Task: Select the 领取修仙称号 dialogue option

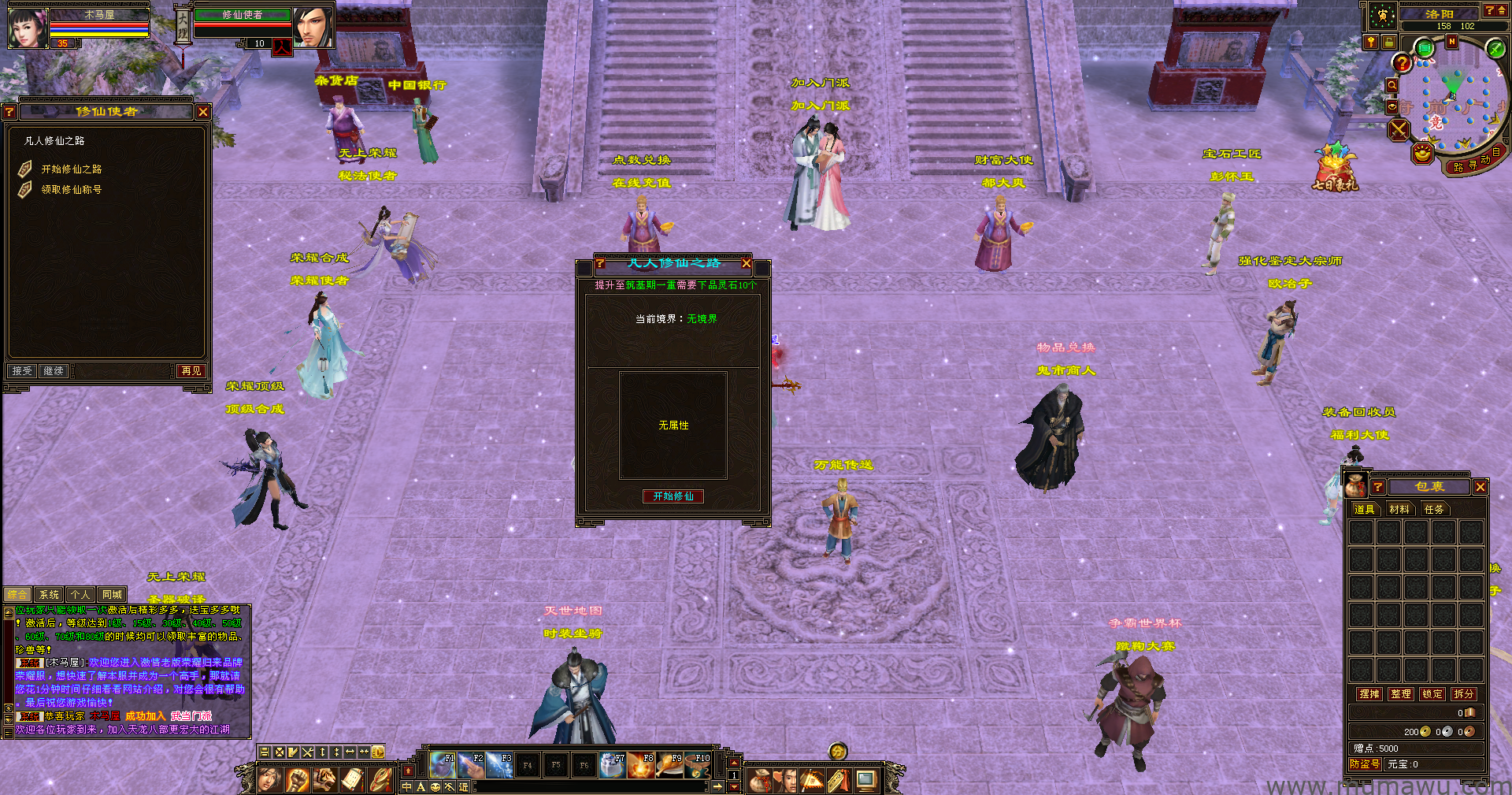Action: click(x=72, y=190)
